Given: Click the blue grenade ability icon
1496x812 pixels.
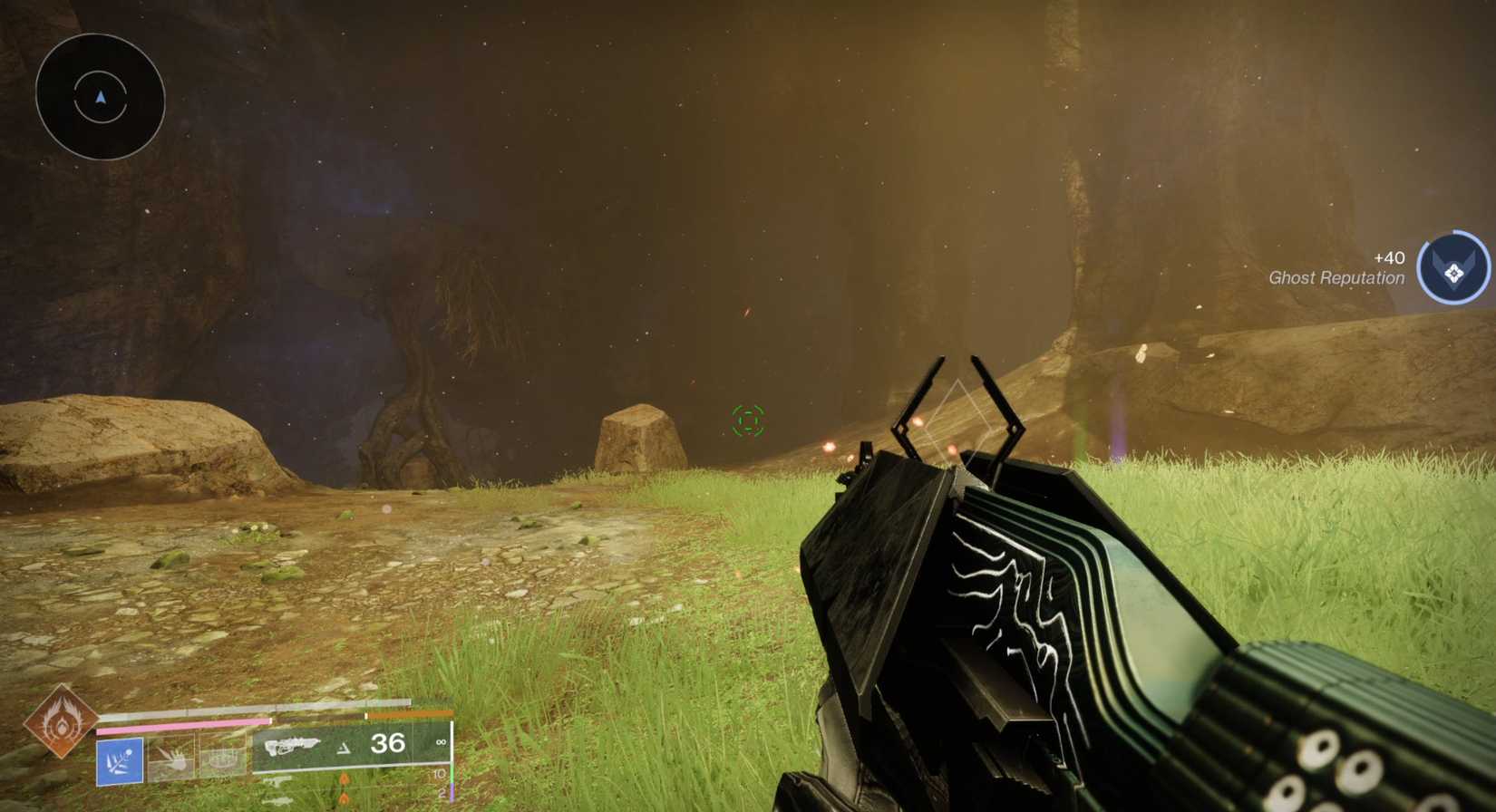Looking at the screenshot, I should click(x=120, y=760).
